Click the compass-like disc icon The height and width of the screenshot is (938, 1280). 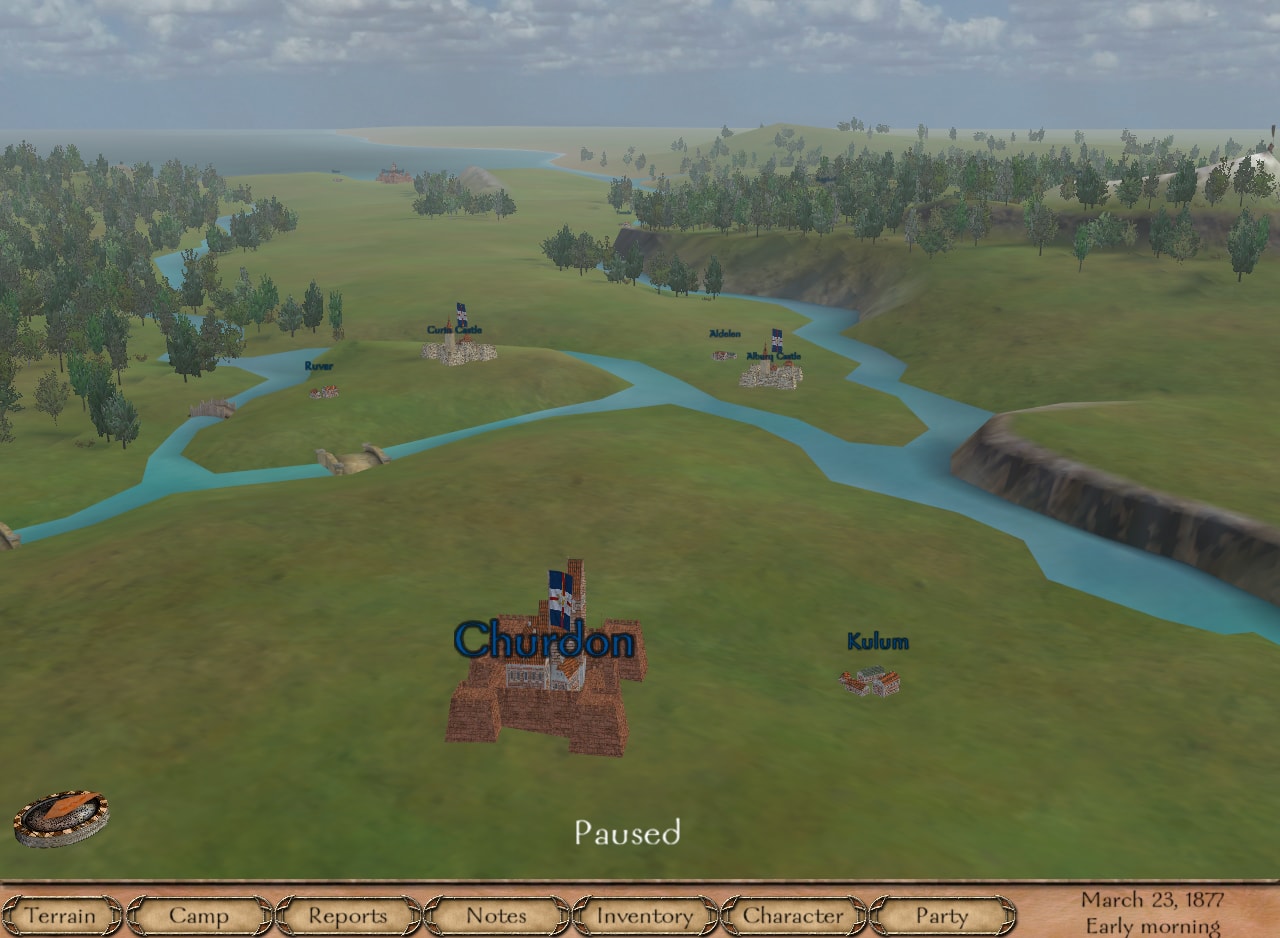click(61, 818)
